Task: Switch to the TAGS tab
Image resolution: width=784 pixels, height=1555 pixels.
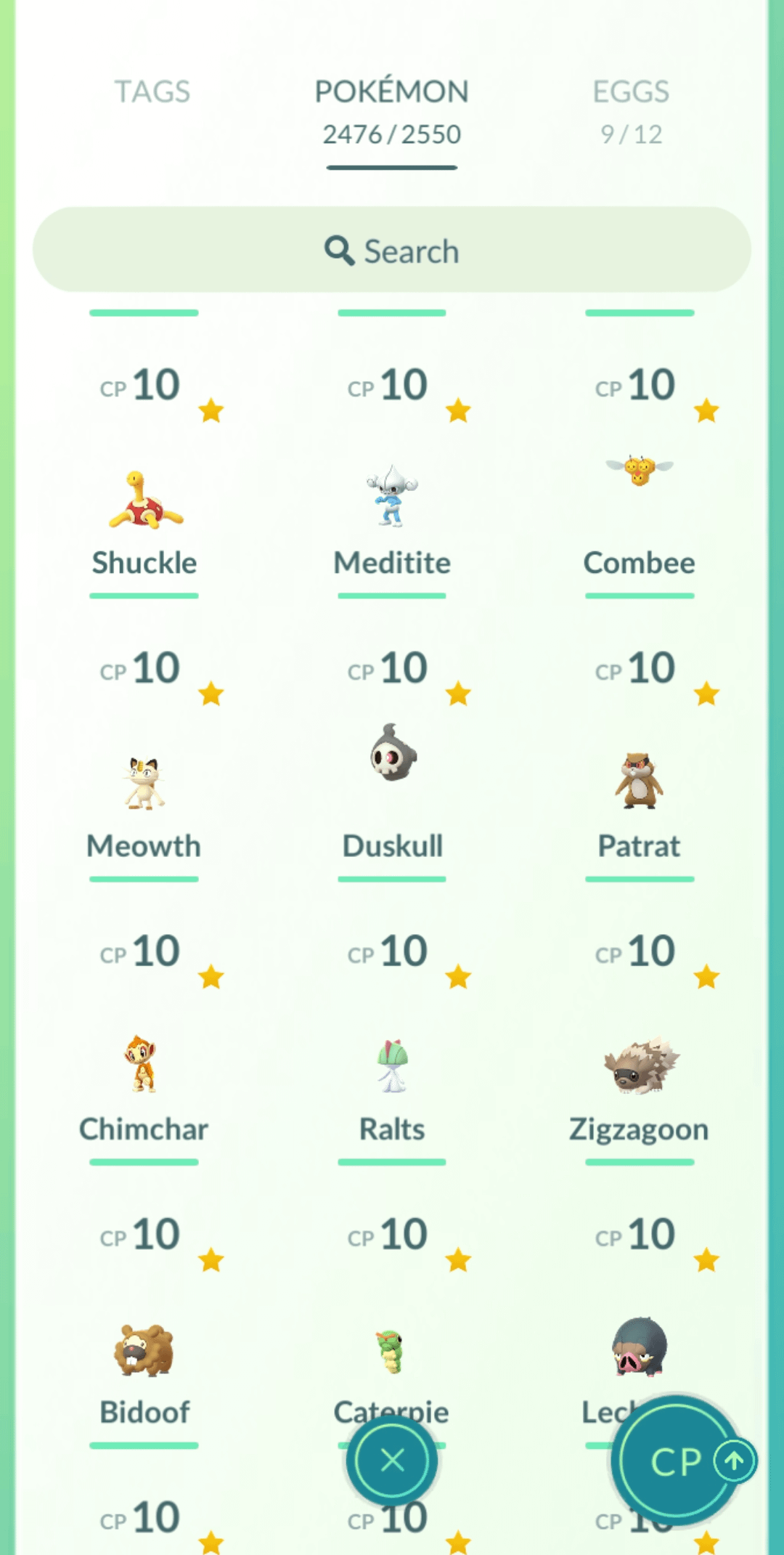Action: 152,92
